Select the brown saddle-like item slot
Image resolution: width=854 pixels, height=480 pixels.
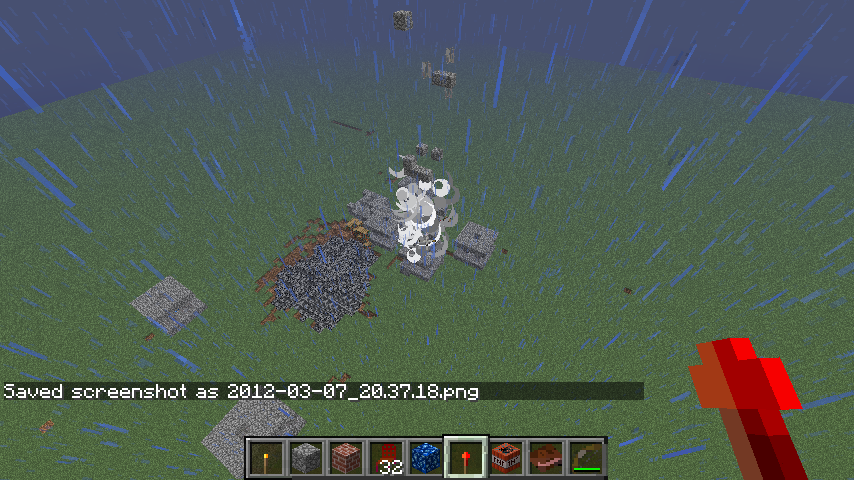click(546, 458)
